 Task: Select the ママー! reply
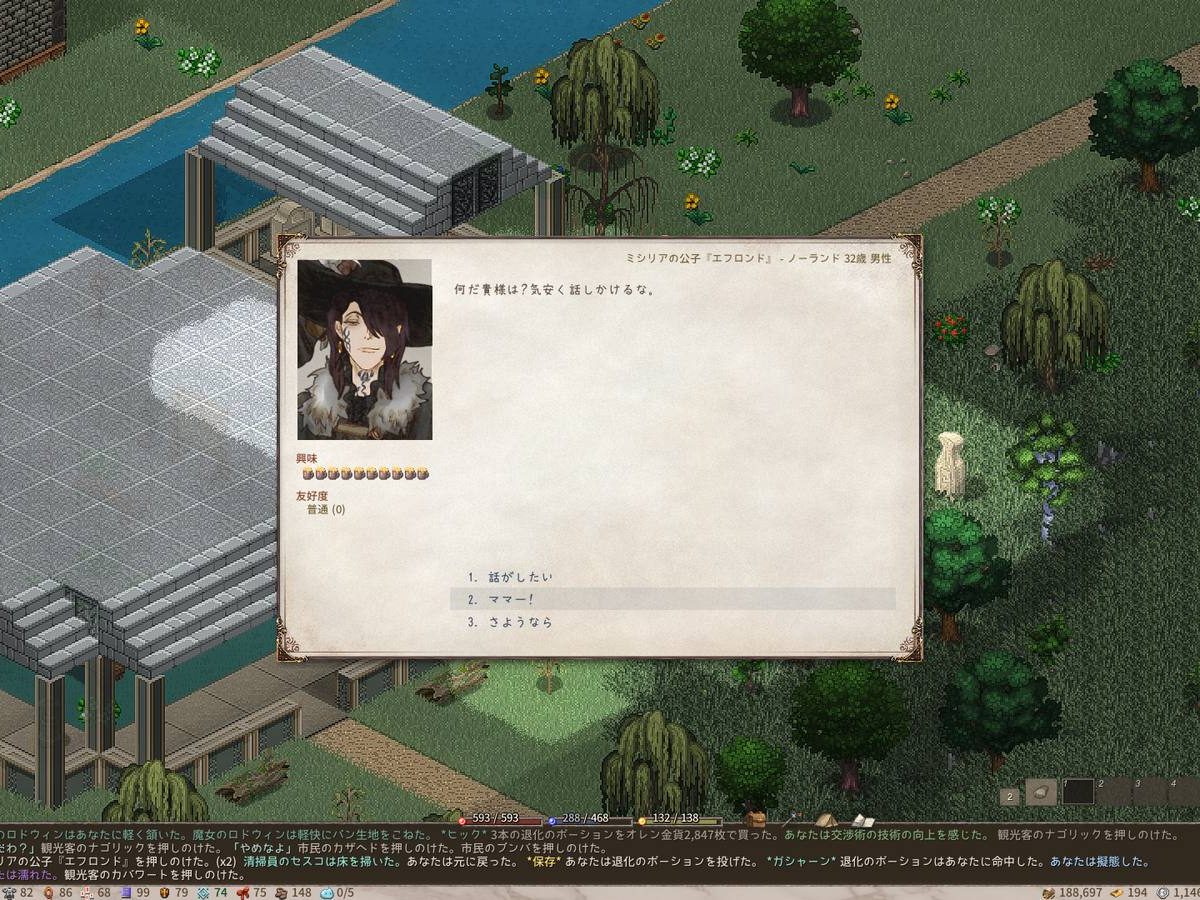tap(510, 599)
